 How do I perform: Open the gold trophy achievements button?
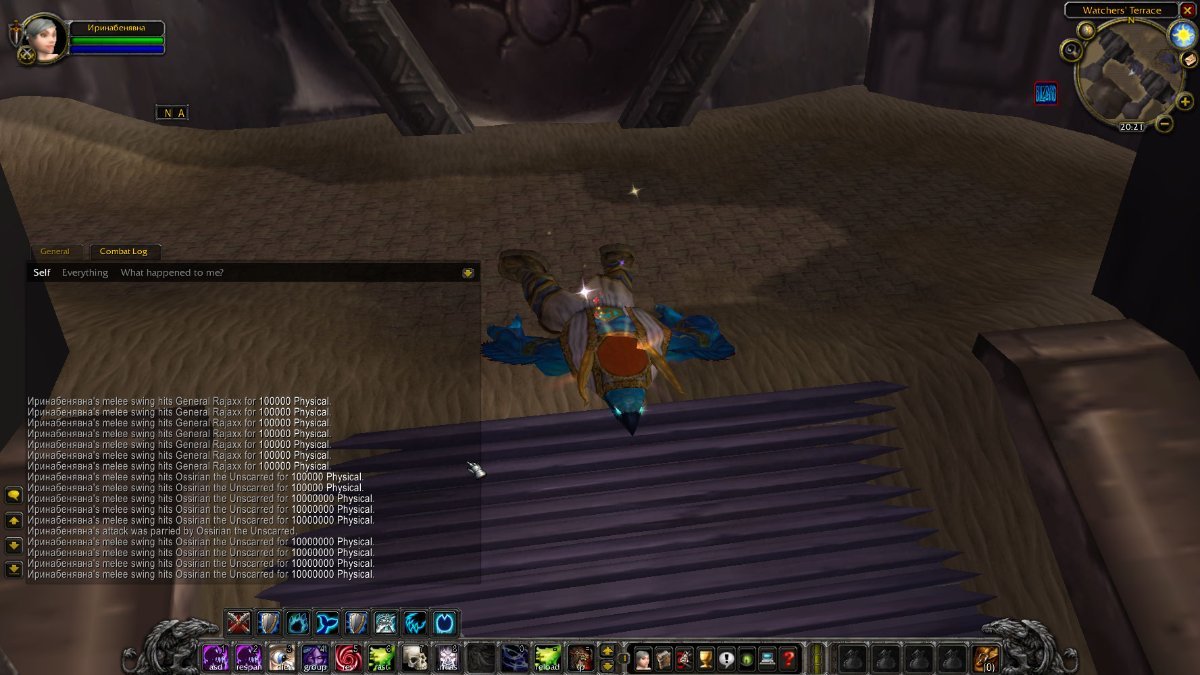[705, 658]
